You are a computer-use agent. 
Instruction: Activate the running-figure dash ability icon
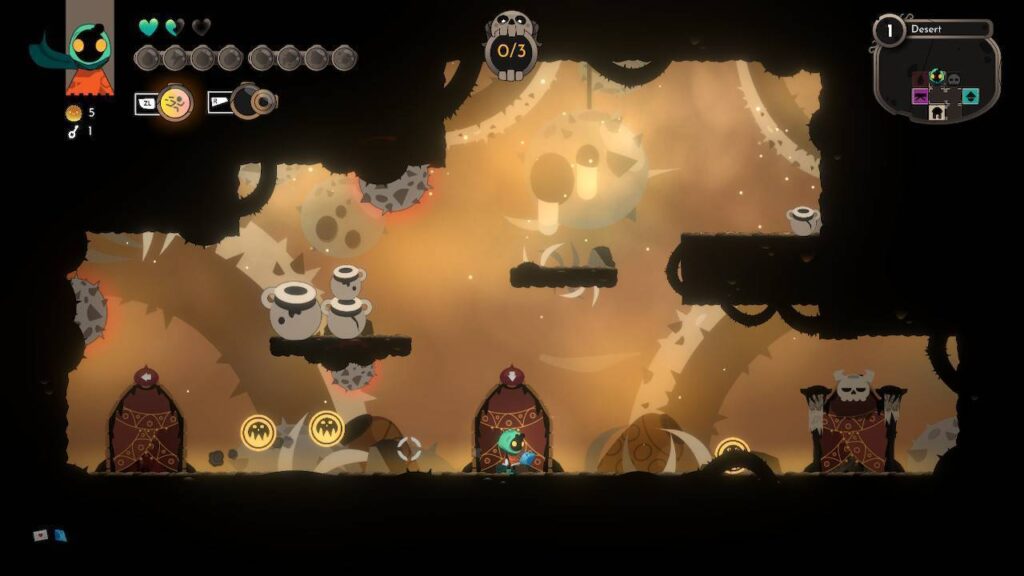(x=175, y=102)
